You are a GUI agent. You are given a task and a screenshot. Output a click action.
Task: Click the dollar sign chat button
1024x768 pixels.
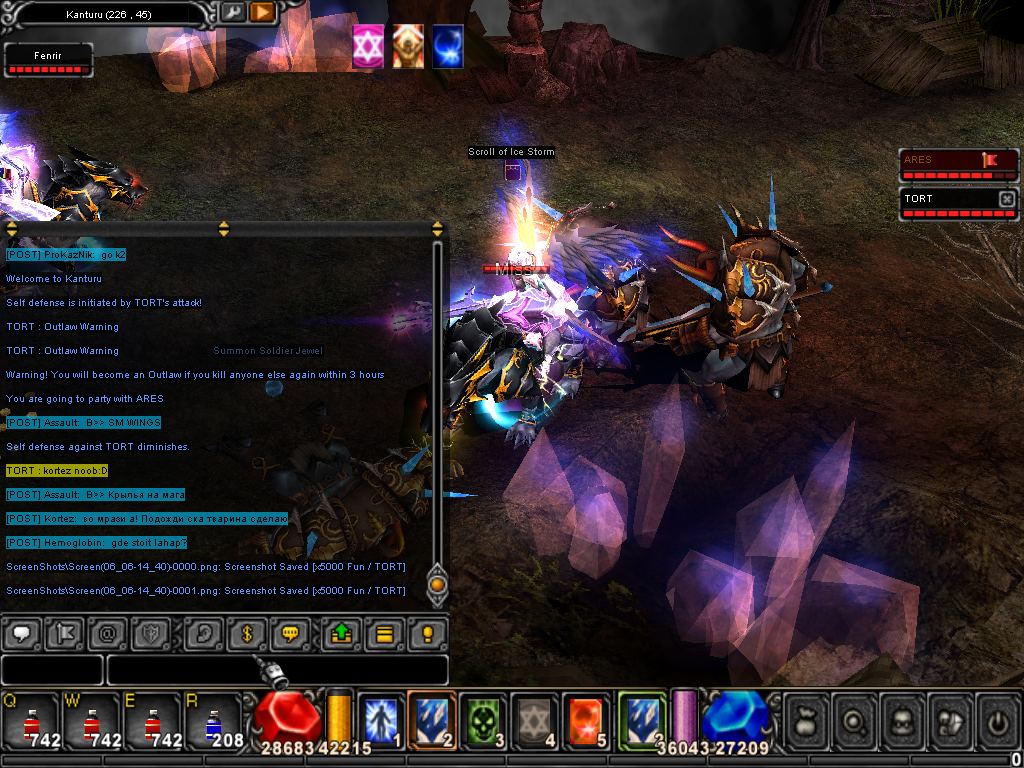coord(247,633)
